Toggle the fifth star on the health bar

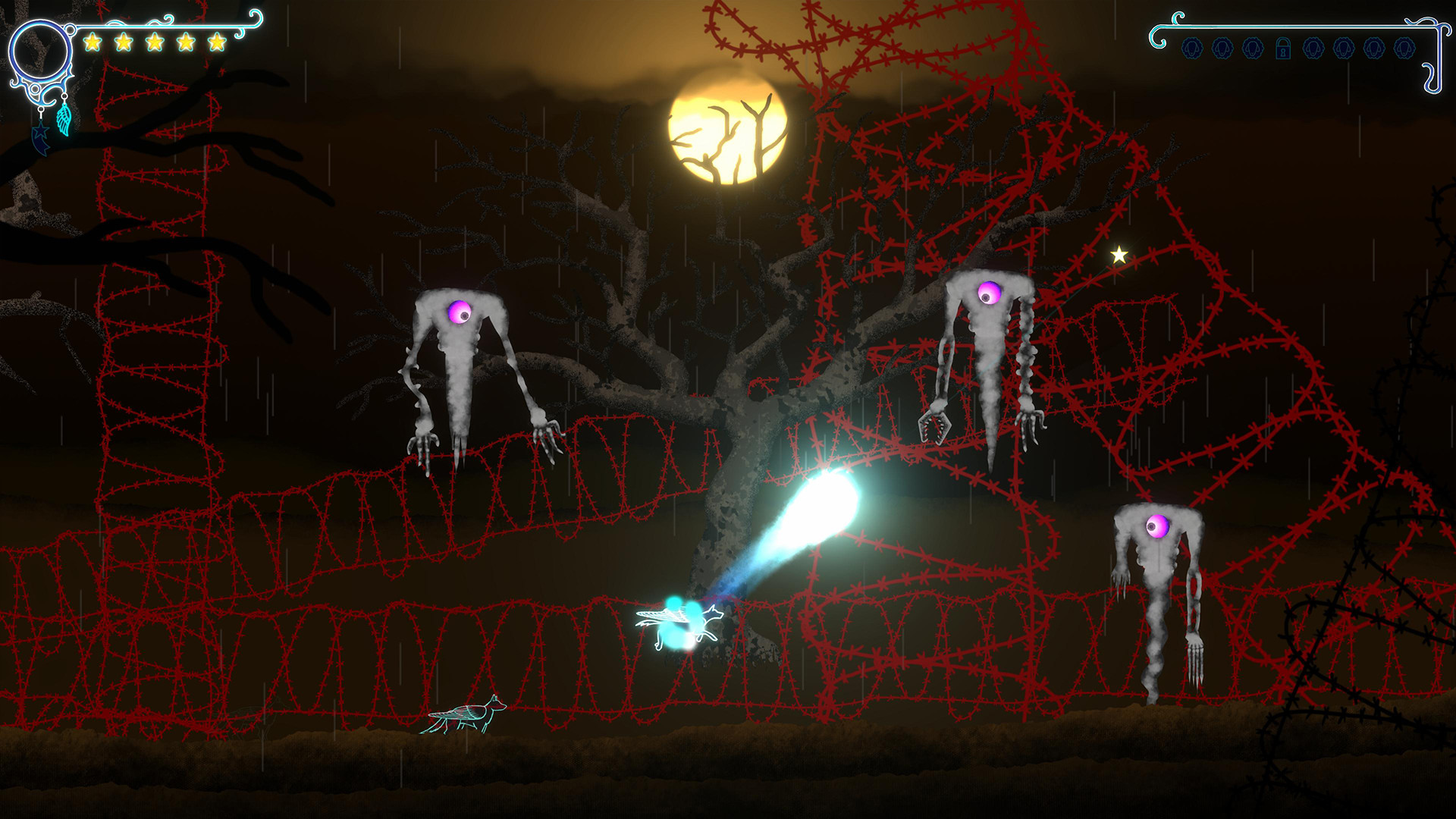[x=216, y=42]
